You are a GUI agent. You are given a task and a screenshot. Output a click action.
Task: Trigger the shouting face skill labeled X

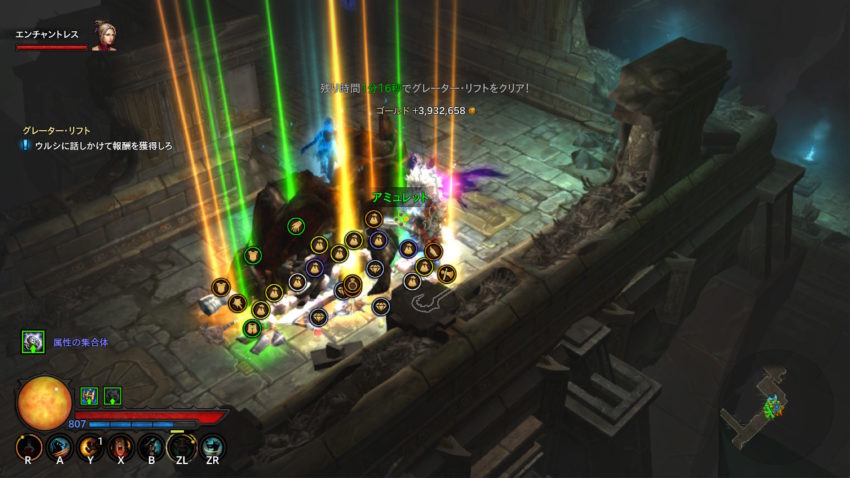point(121,448)
